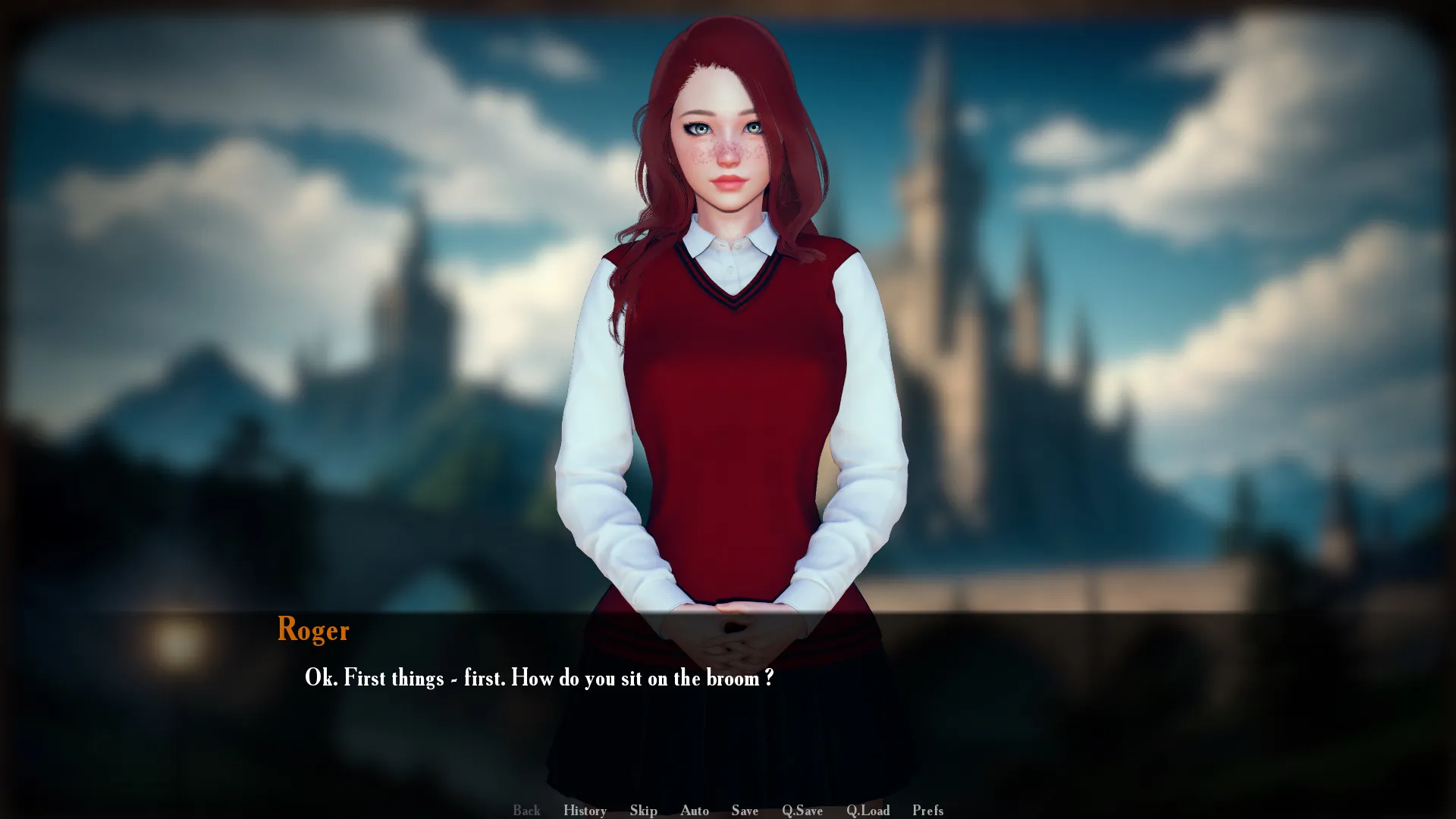Activate Skip mode
This screenshot has width=1456, height=819.
pos(643,810)
